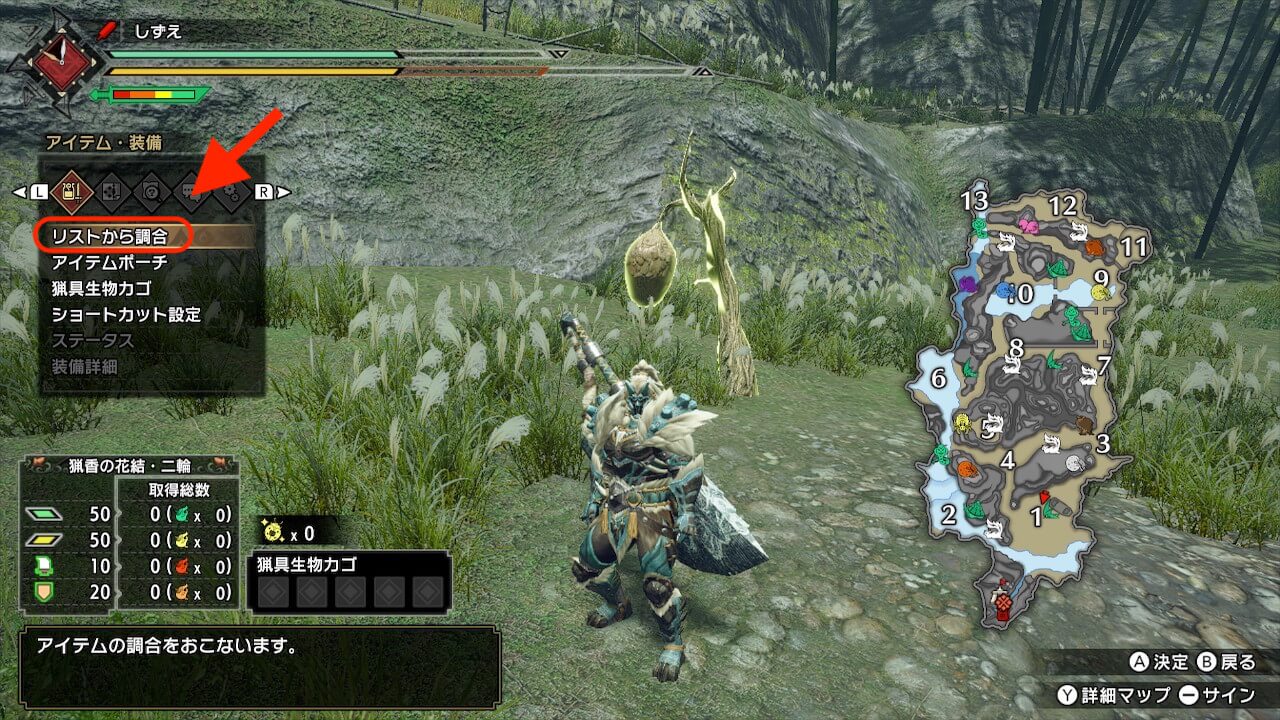Switch to the gears system tab

(x=231, y=190)
